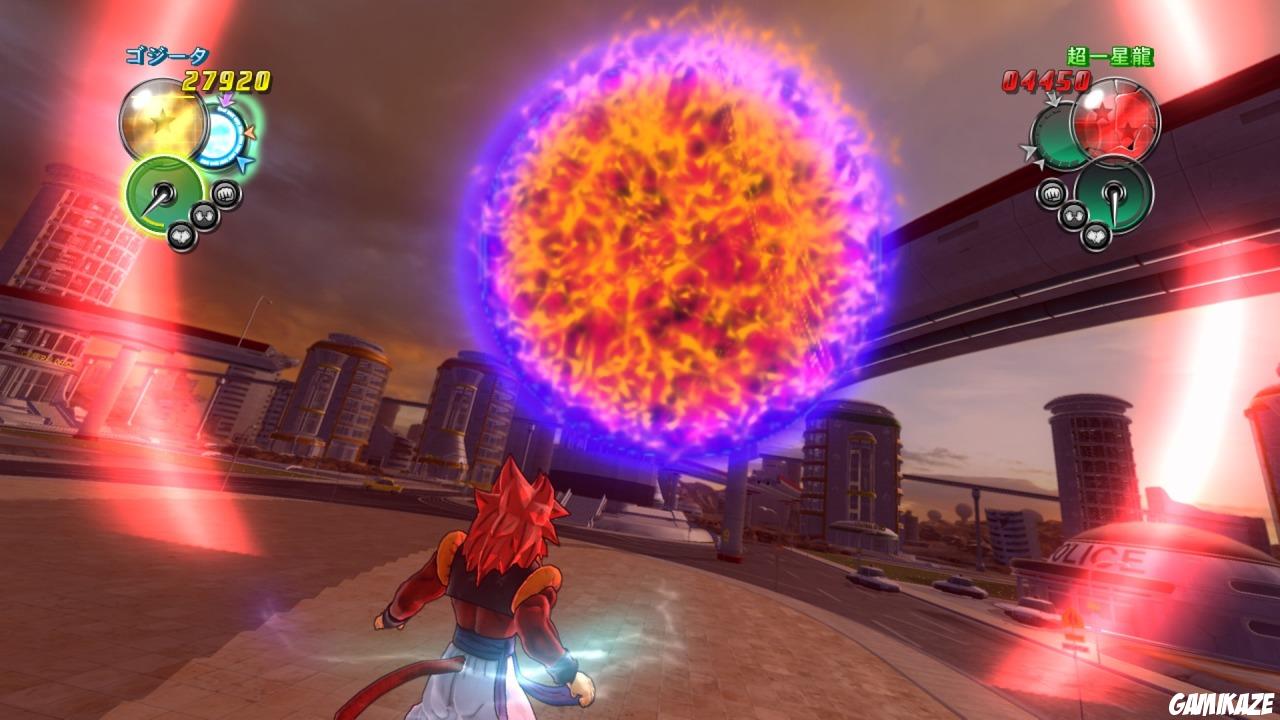This screenshot has width=1280, height=720.
Task: Select the open-hands ki blast icon on the left HUD
Action: pyautogui.click(x=205, y=213)
